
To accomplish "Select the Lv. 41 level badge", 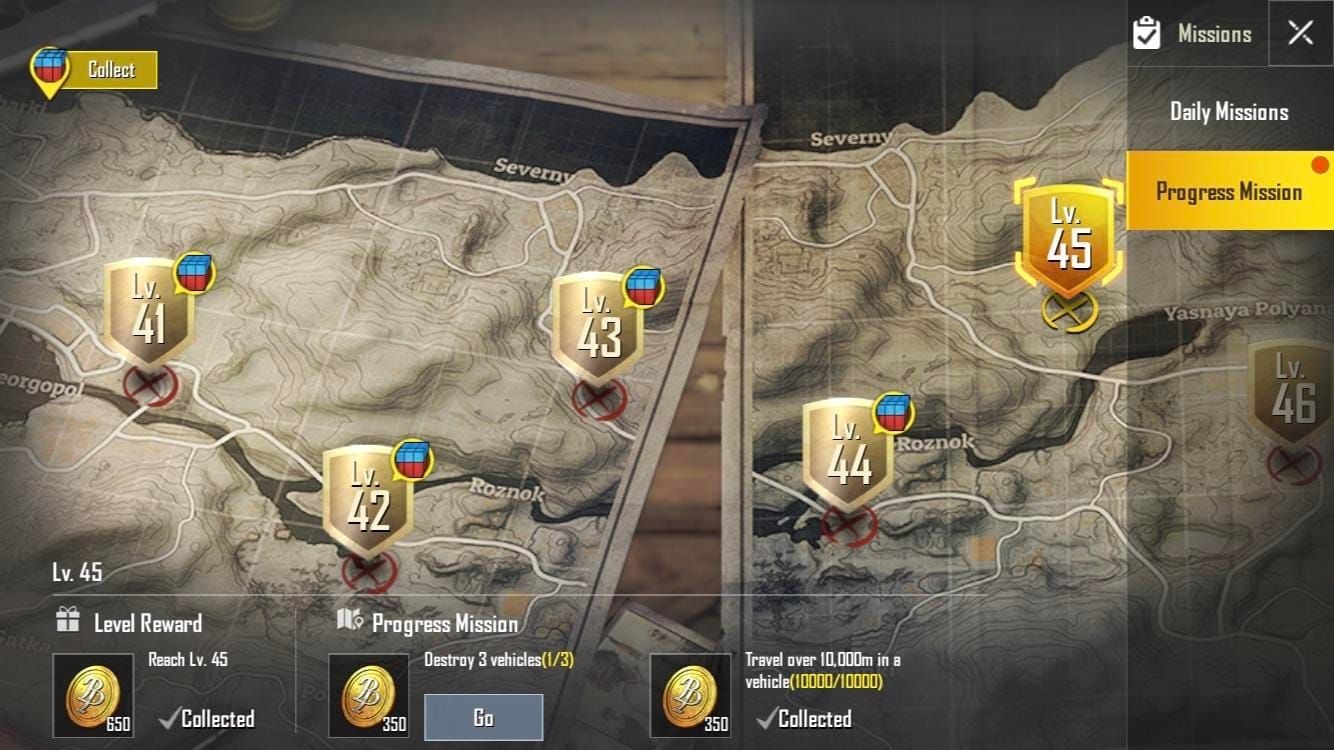I will click(x=148, y=310).
